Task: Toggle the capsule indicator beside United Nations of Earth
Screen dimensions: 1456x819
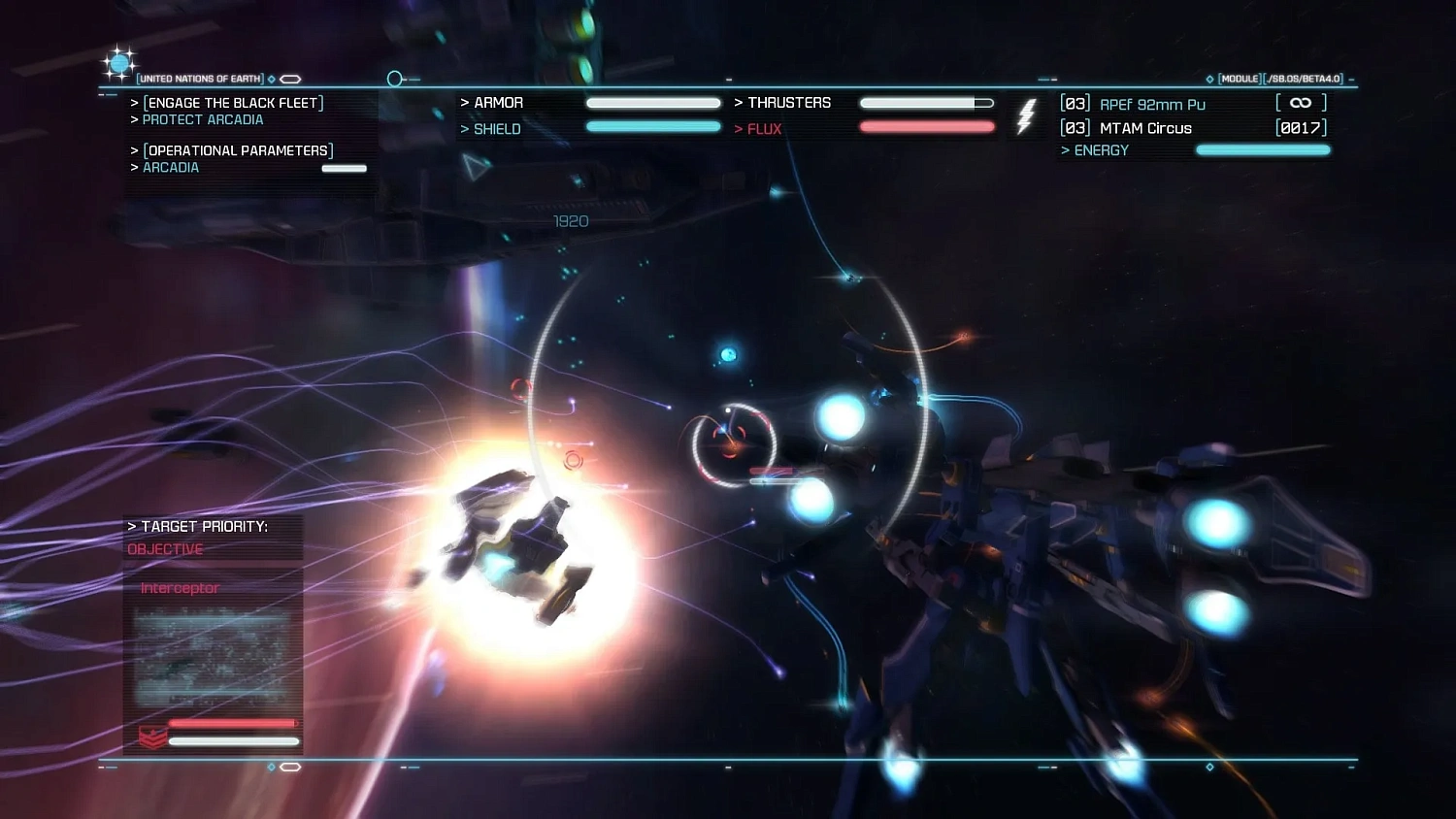Action: (289, 79)
